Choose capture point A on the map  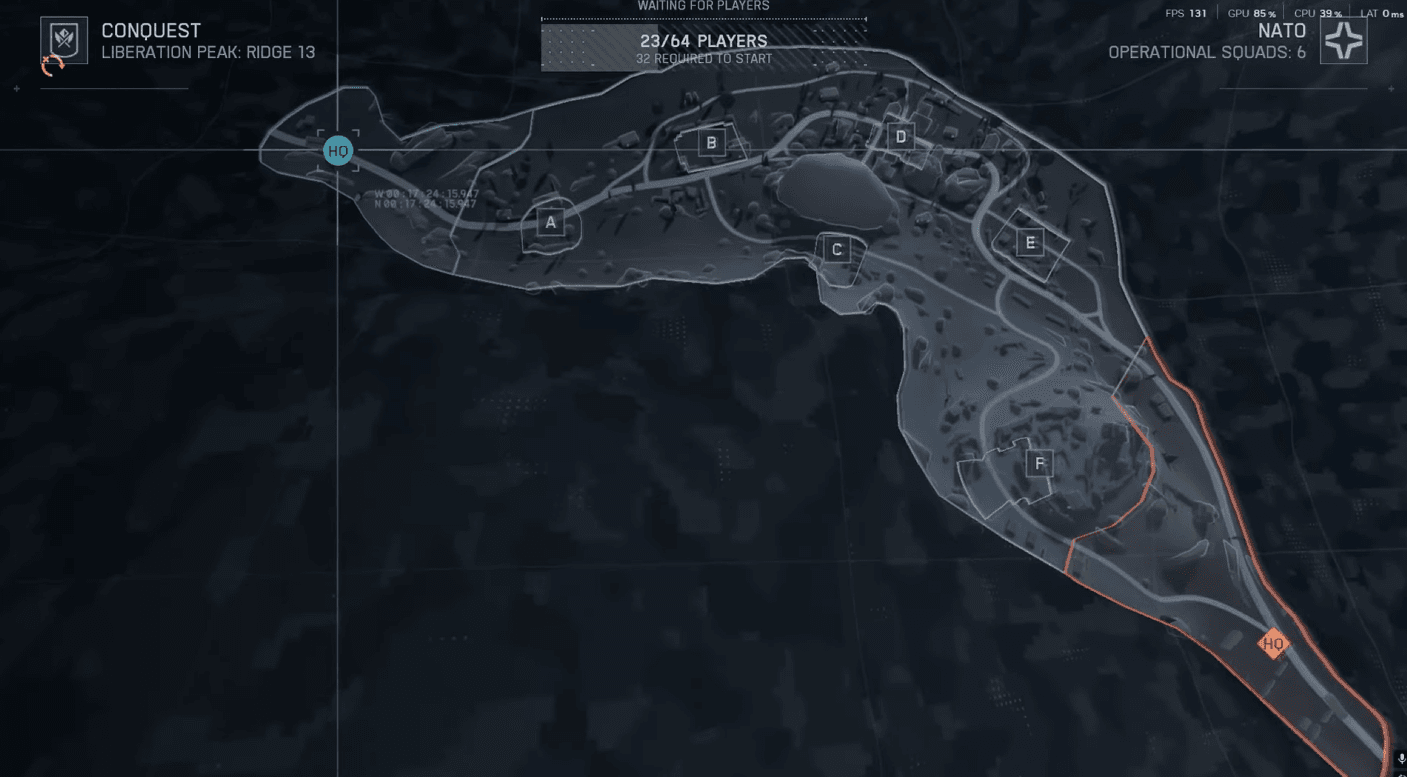click(550, 222)
